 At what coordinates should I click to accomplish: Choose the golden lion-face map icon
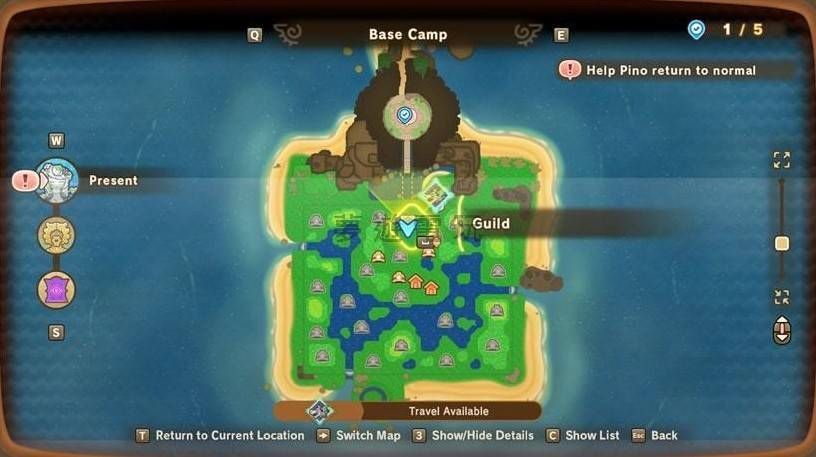pos(56,236)
